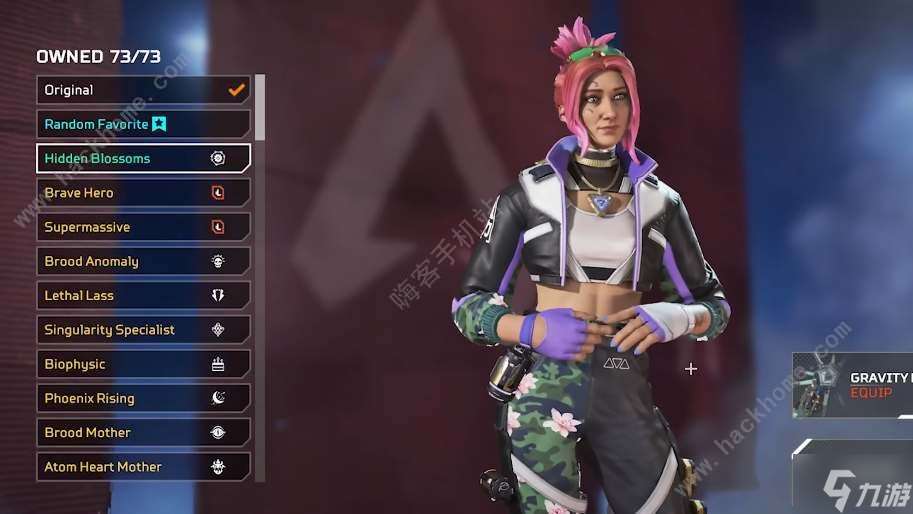
Task: Select the Brood Mother skin
Action: coord(143,432)
